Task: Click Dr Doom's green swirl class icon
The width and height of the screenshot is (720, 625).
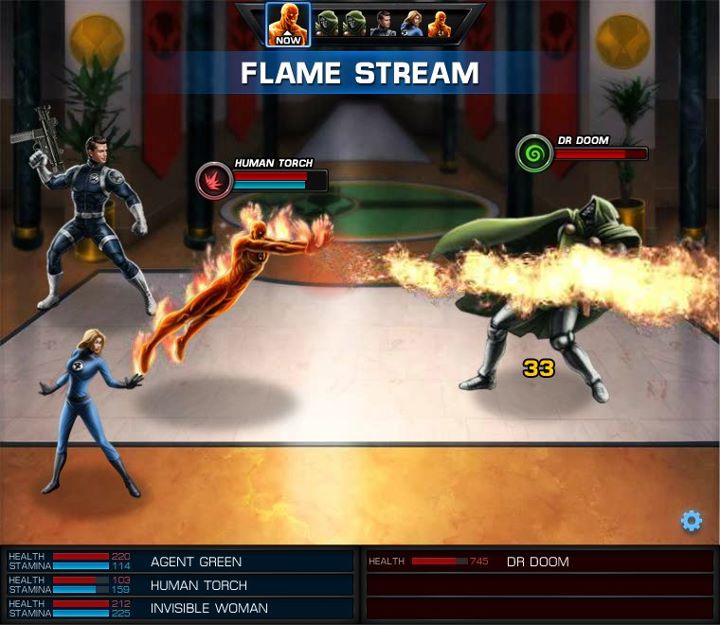Action: tap(534, 154)
